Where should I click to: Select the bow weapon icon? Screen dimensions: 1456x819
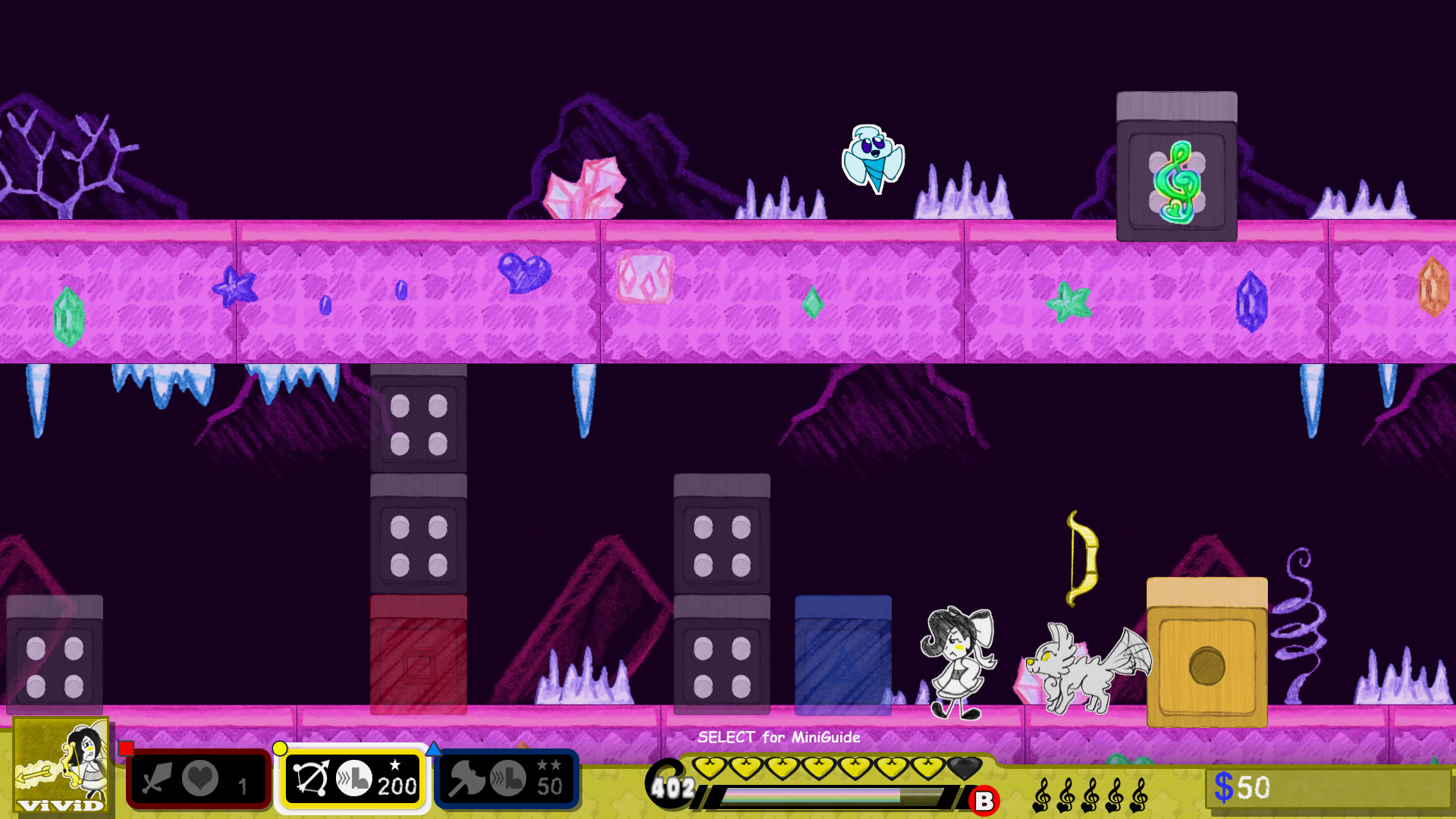[311, 780]
